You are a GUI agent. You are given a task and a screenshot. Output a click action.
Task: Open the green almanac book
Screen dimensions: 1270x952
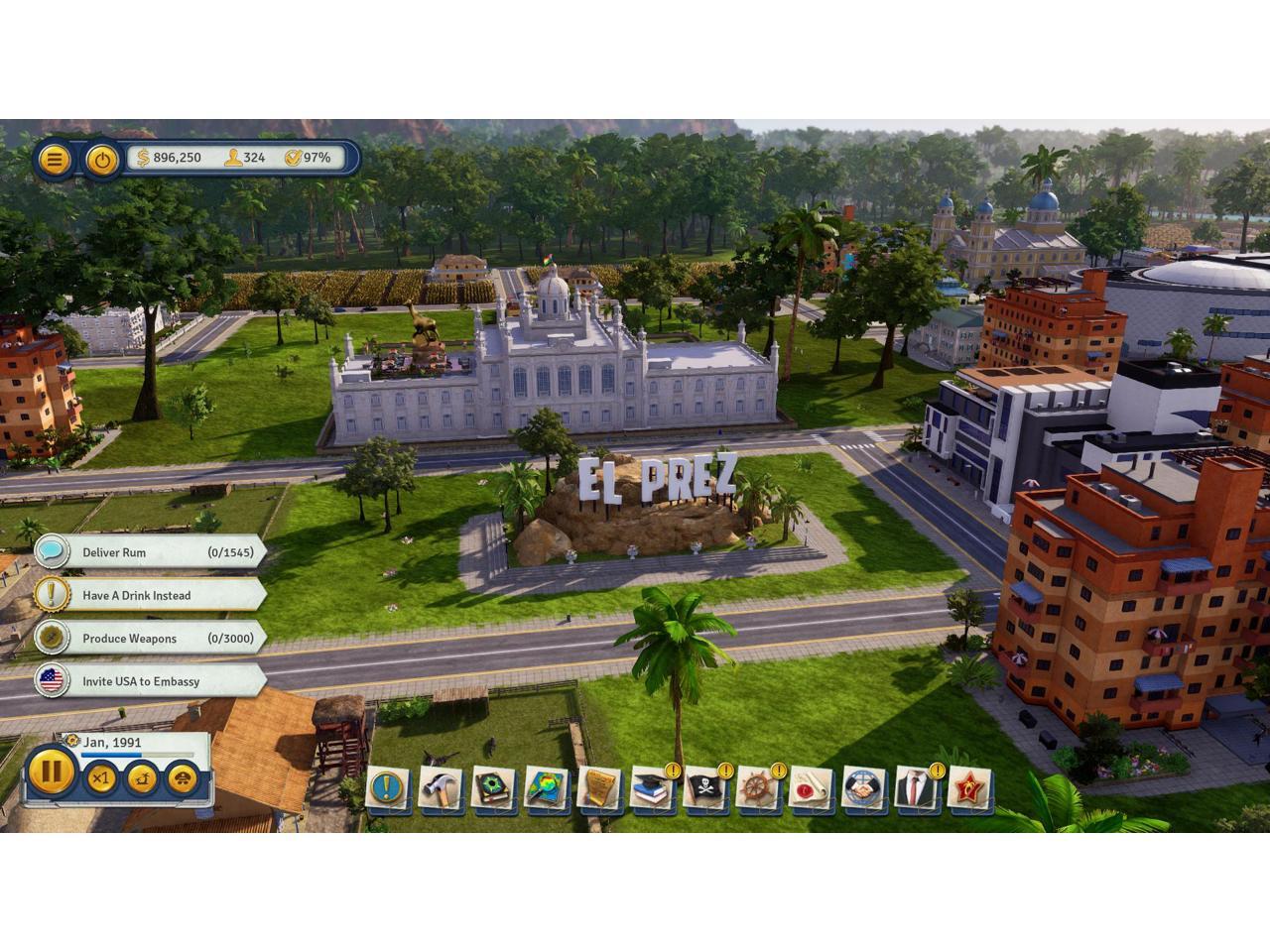pos(492,789)
